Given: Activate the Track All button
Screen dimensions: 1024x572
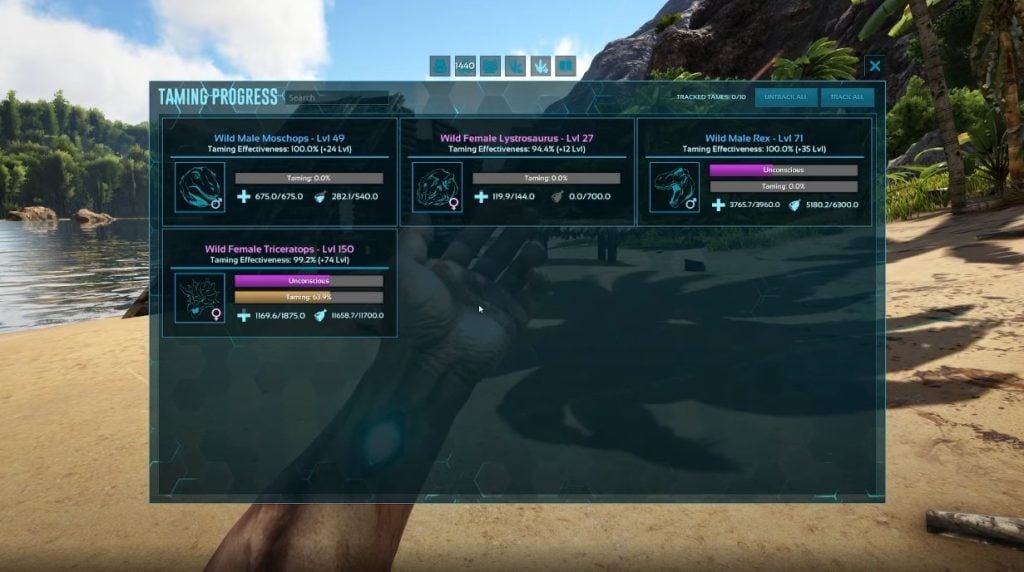Looking at the screenshot, I should 847,97.
